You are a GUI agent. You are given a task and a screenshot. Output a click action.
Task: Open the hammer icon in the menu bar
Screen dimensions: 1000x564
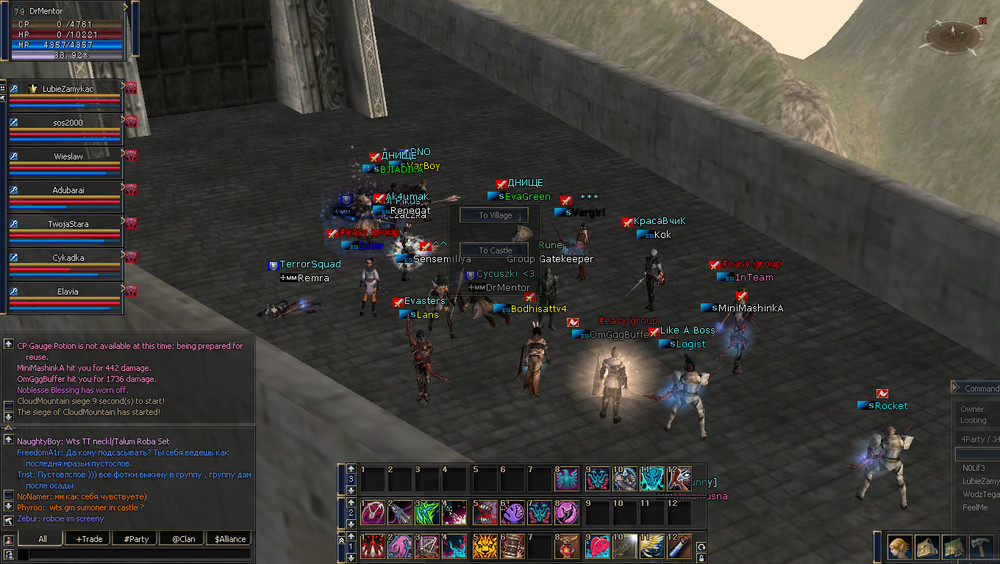point(980,546)
